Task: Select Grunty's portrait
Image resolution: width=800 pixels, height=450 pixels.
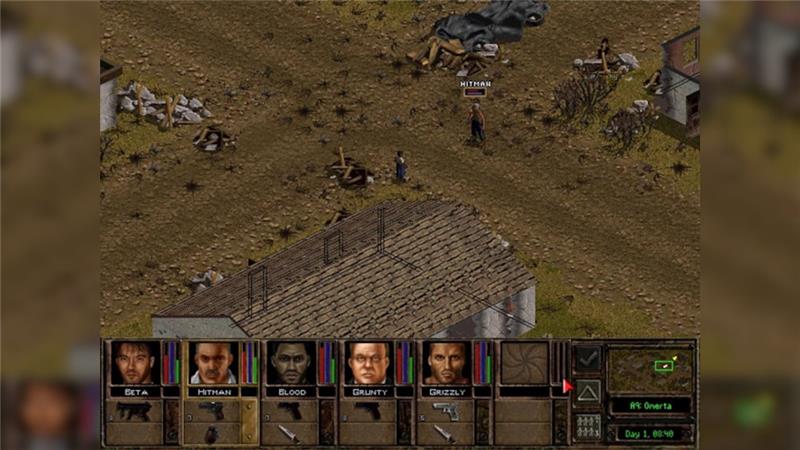Action: pyautogui.click(x=368, y=363)
